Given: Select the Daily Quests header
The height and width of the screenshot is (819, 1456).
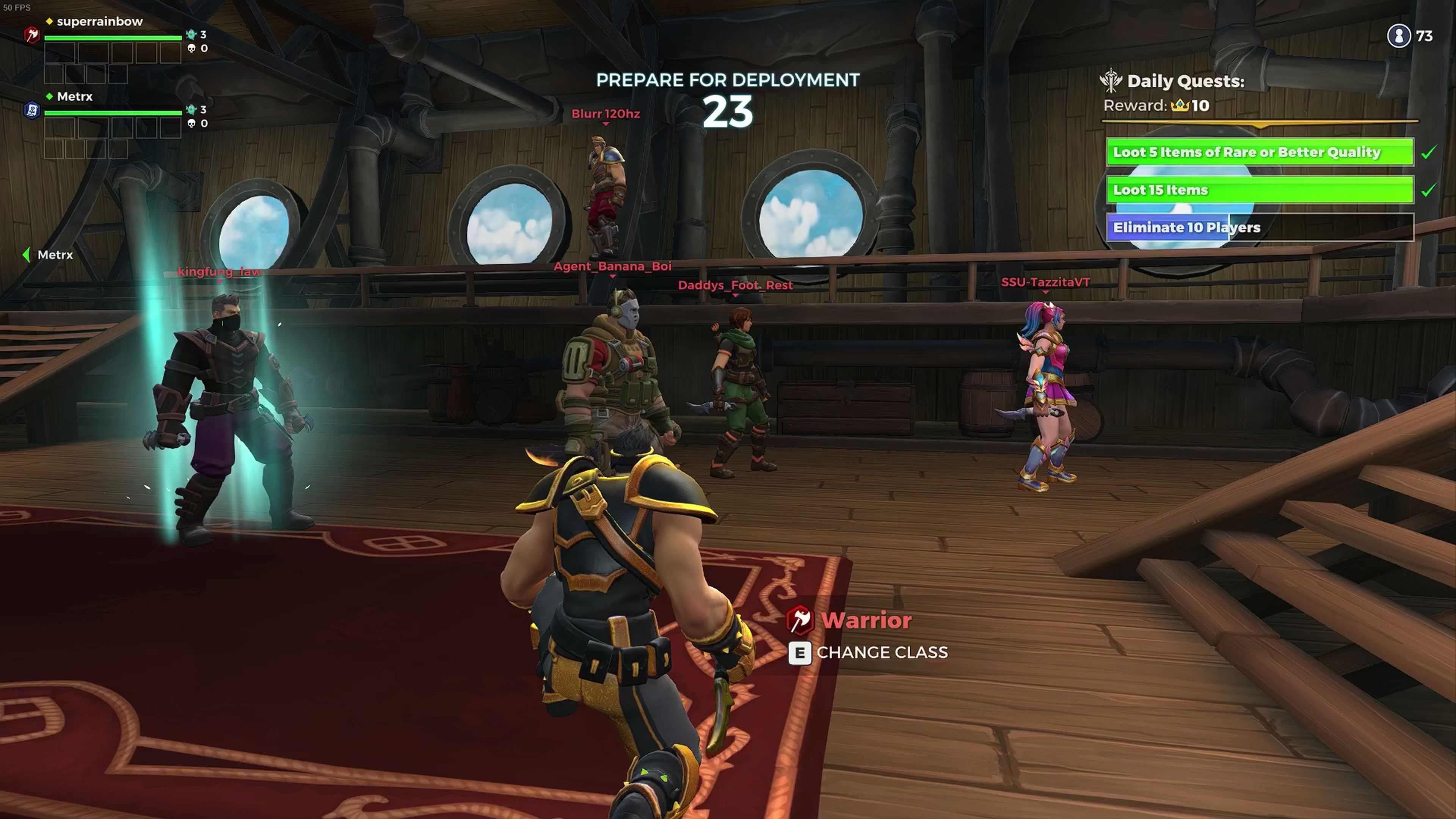Looking at the screenshot, I should tap(1185, 81).
